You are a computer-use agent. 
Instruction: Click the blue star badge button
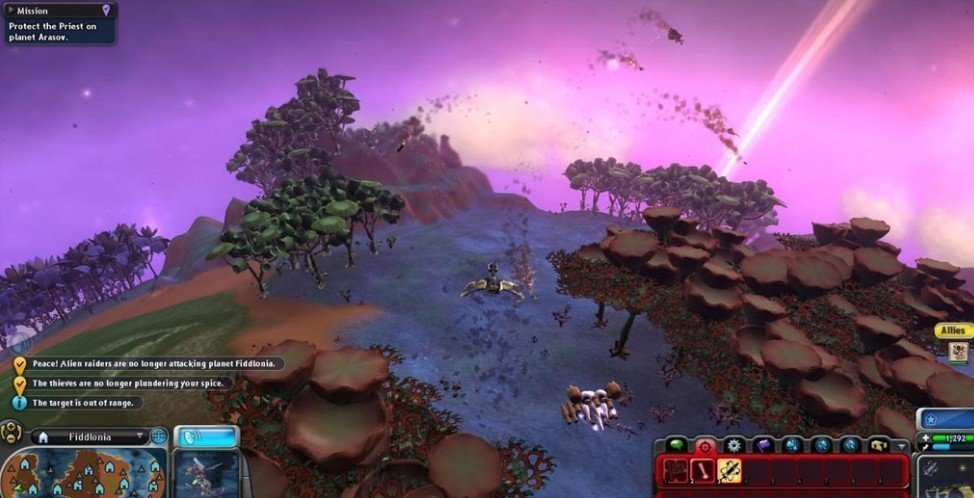click(930, 419)
